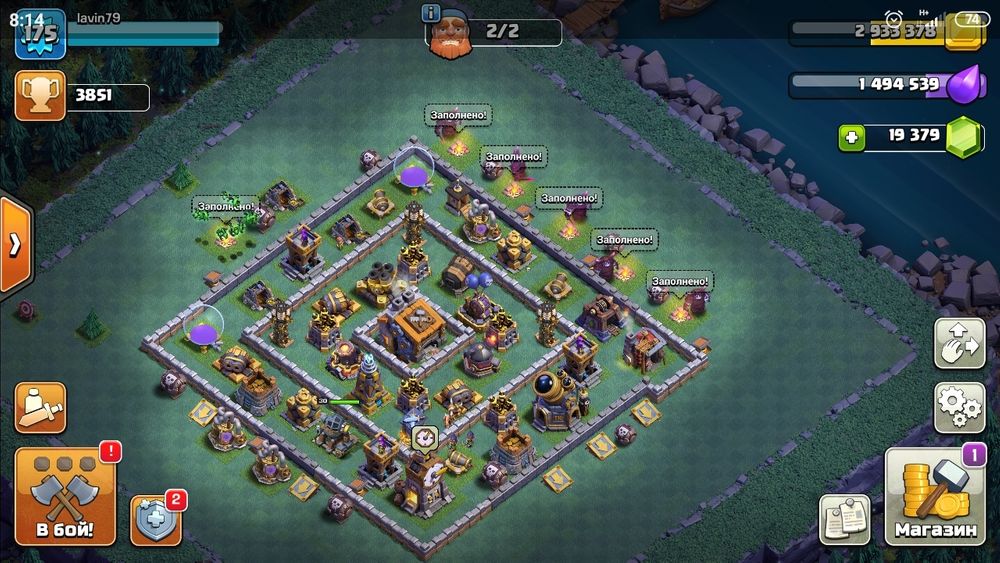This screenshot has height=563, width=1000.
Task: Open the settings gear menu
Action: tap(960, 405)
